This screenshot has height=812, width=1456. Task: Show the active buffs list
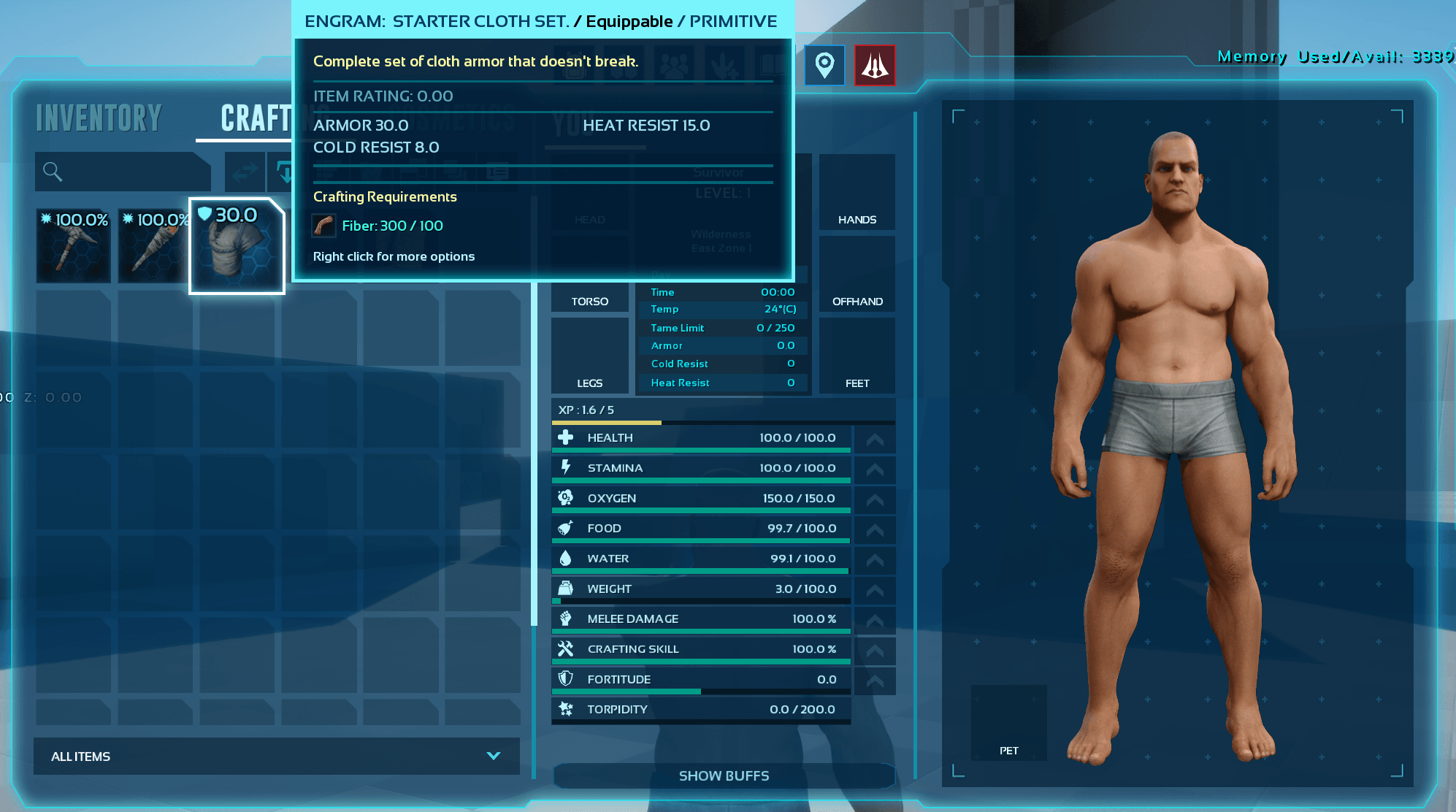724,775
